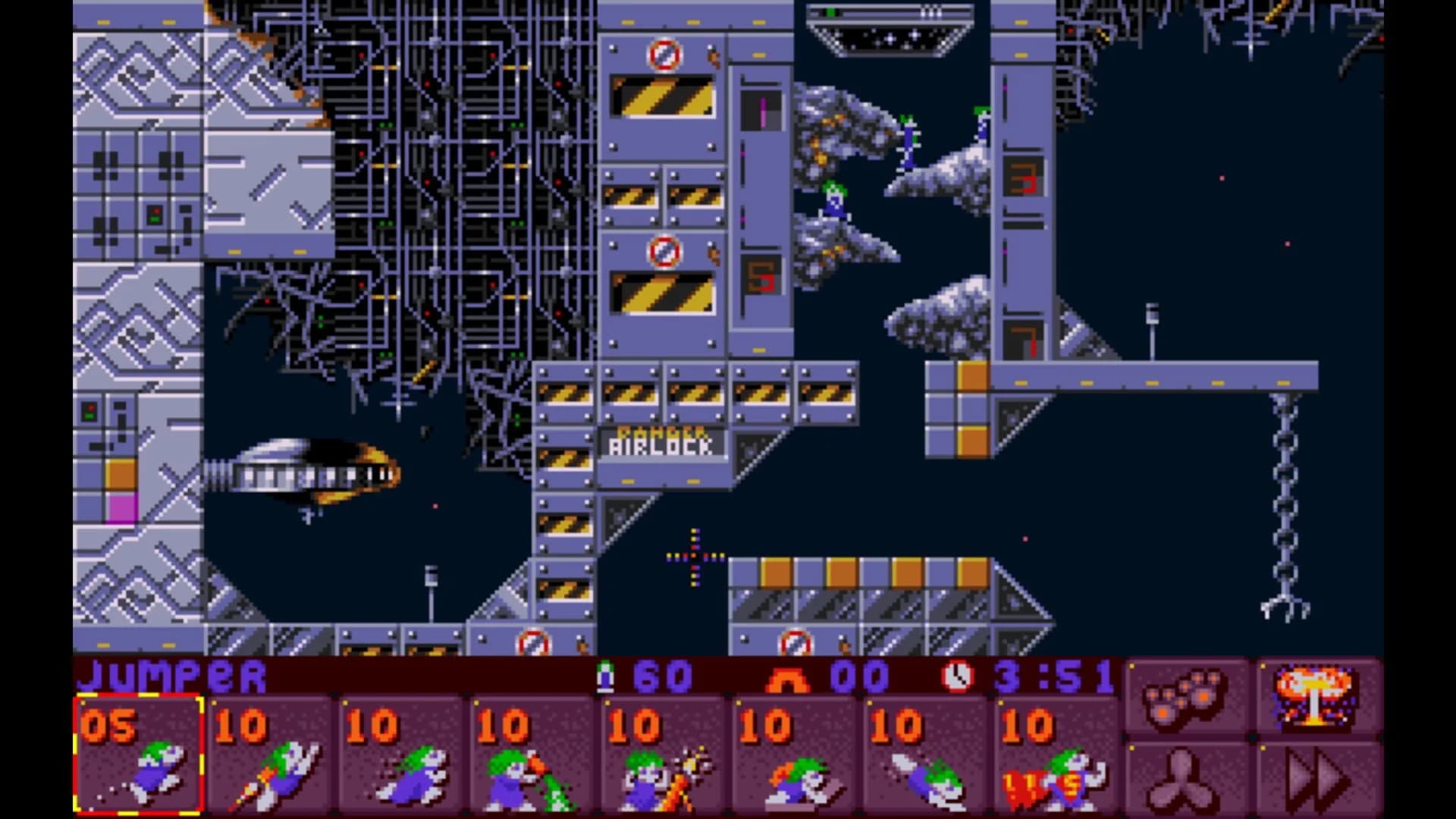Click the JUMPER skill name label

[x=171, y=673]
